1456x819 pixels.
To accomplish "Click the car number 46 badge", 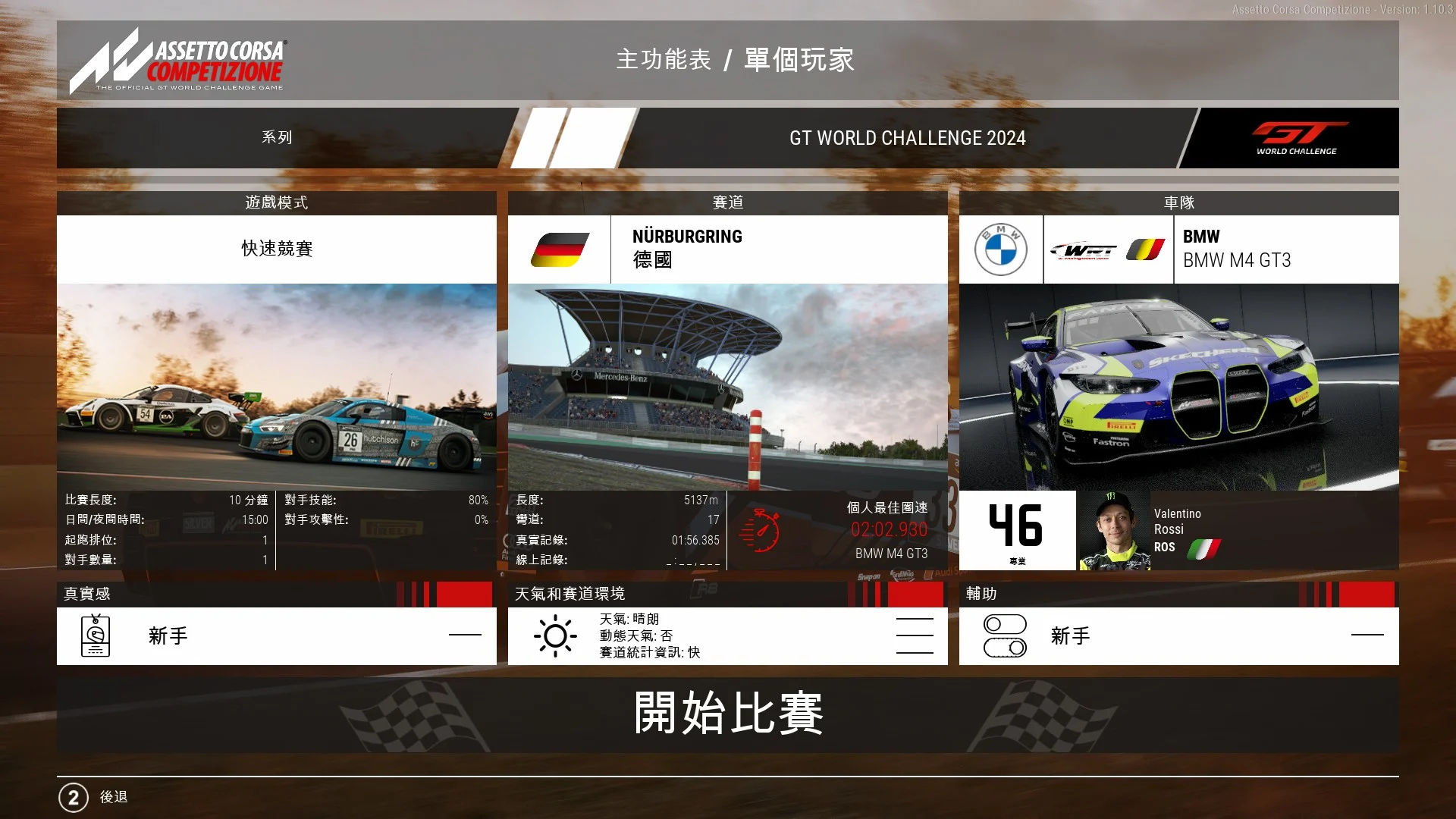I will coord(1017,530).
